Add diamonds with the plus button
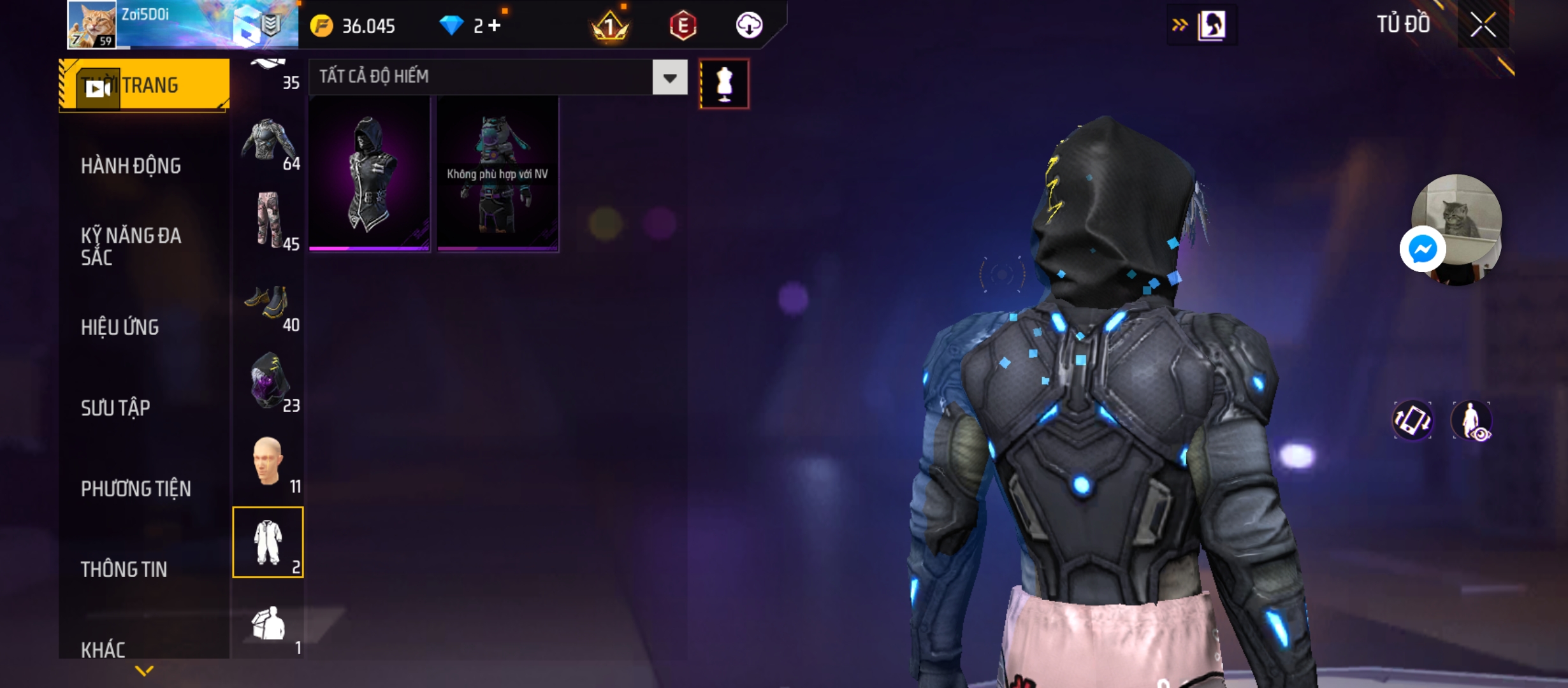This screenshot has width=1568, height=688. [x=495, y=25]
